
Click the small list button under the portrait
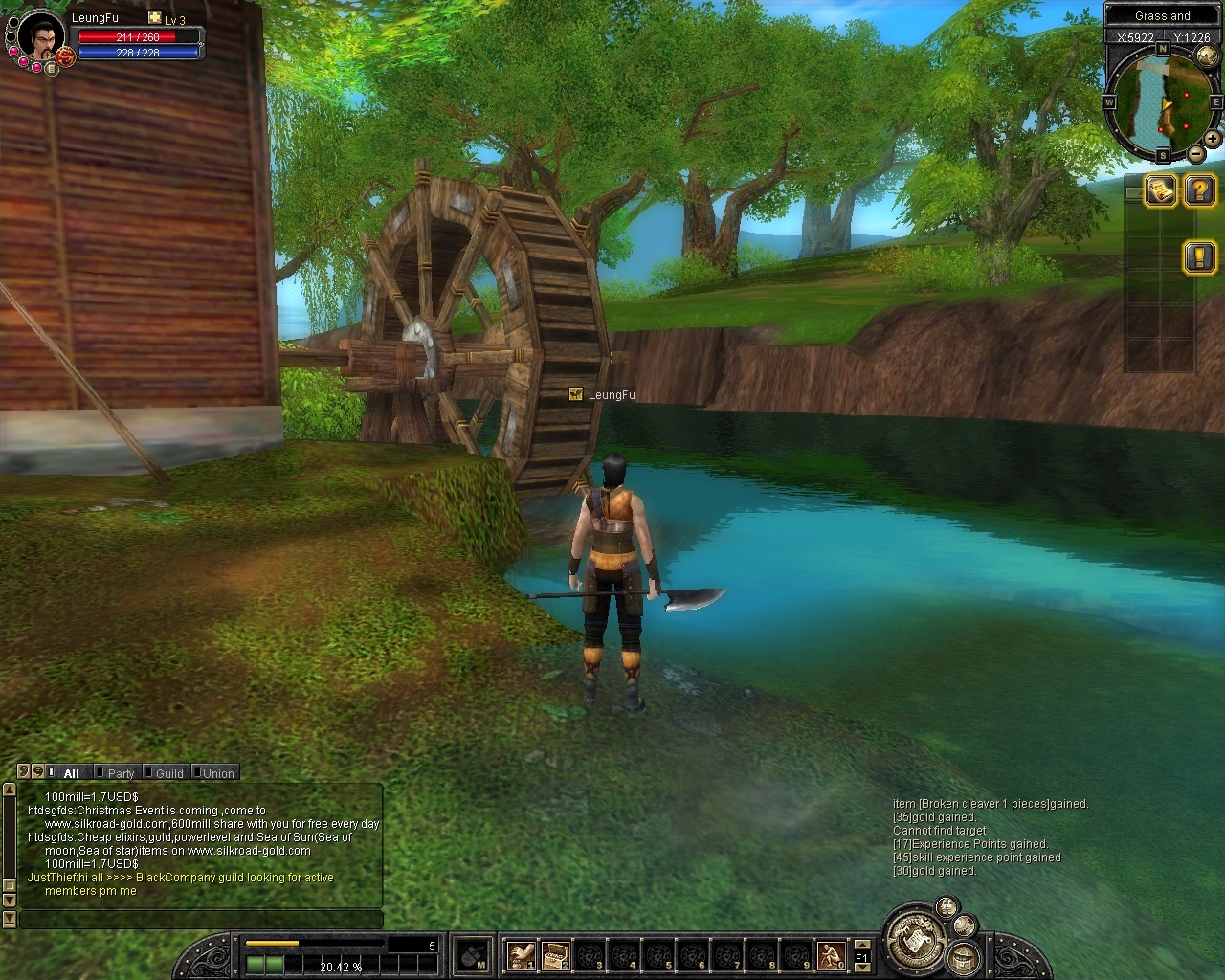click(50, 69)
